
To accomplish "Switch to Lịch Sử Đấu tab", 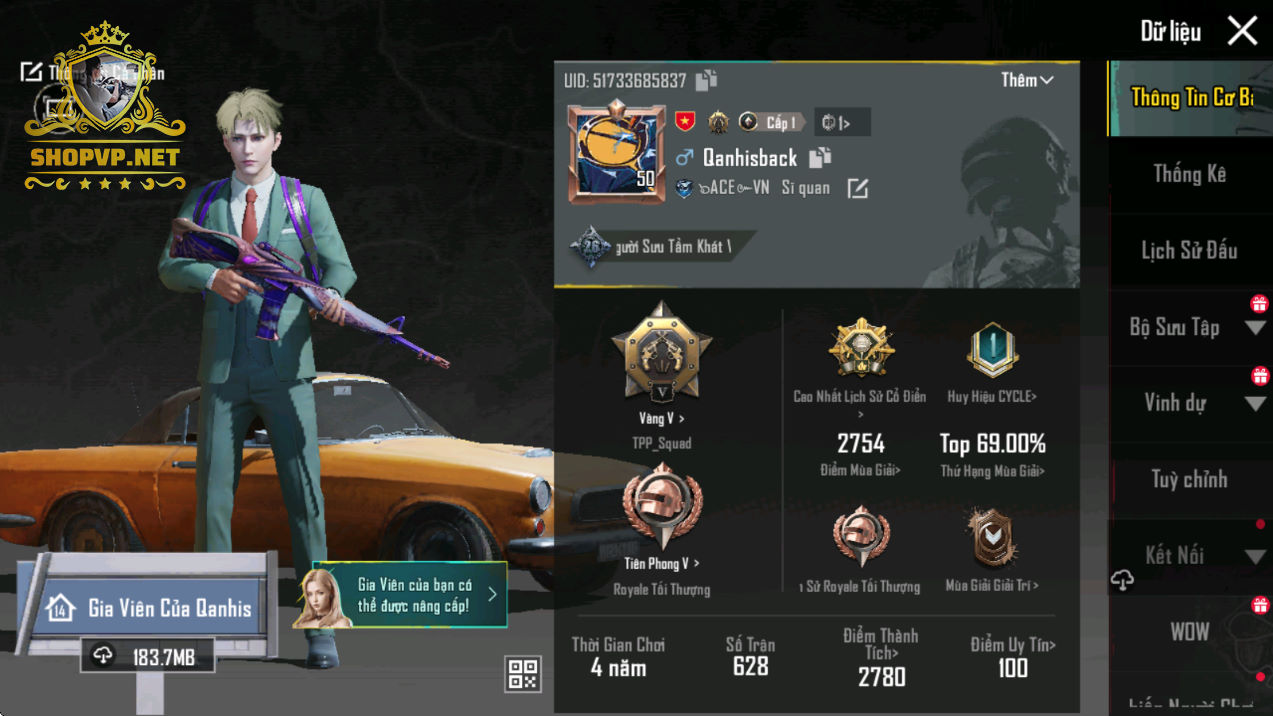I will coord(1189,250).
